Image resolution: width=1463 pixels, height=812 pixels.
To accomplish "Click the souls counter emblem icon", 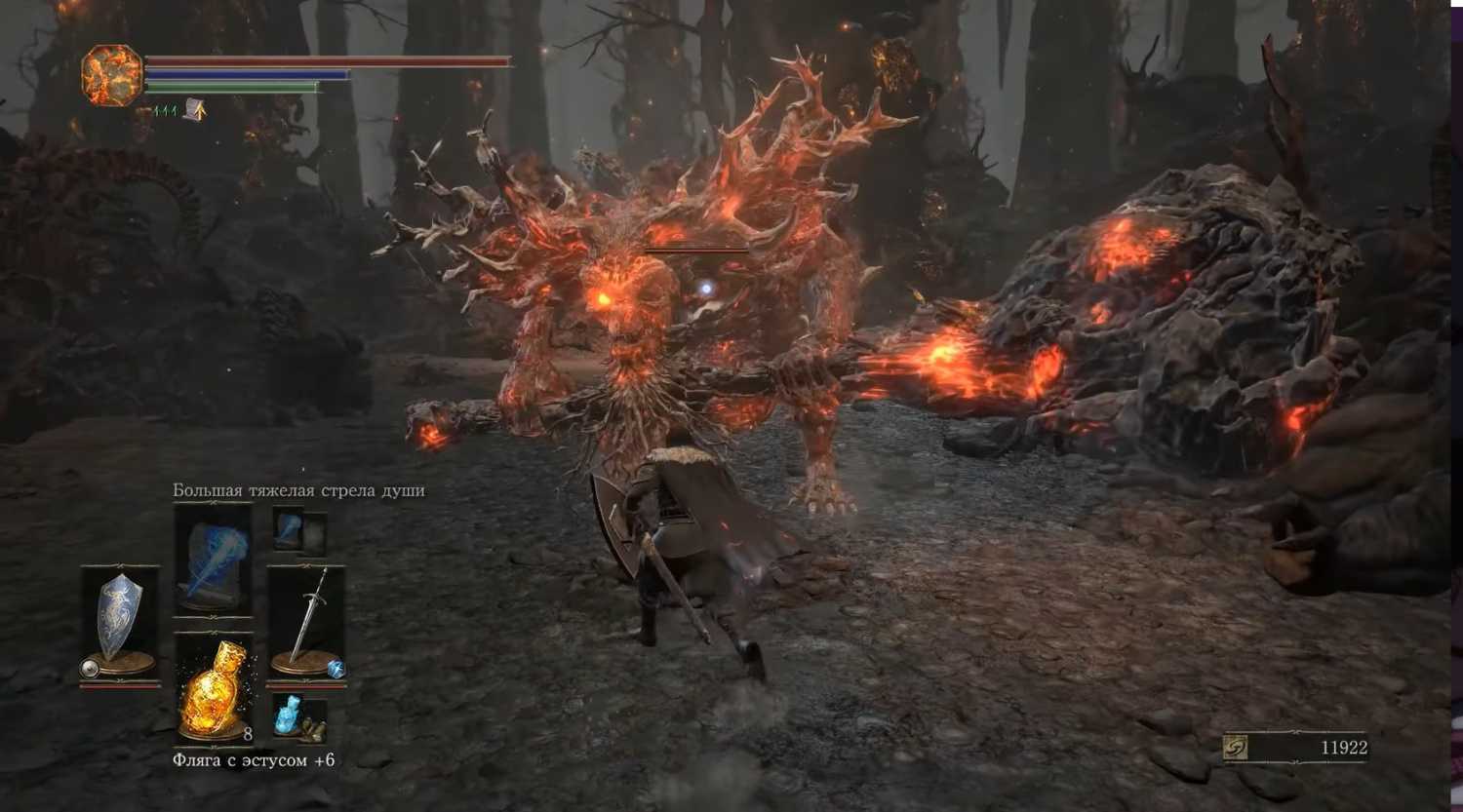I will 1236,748.
